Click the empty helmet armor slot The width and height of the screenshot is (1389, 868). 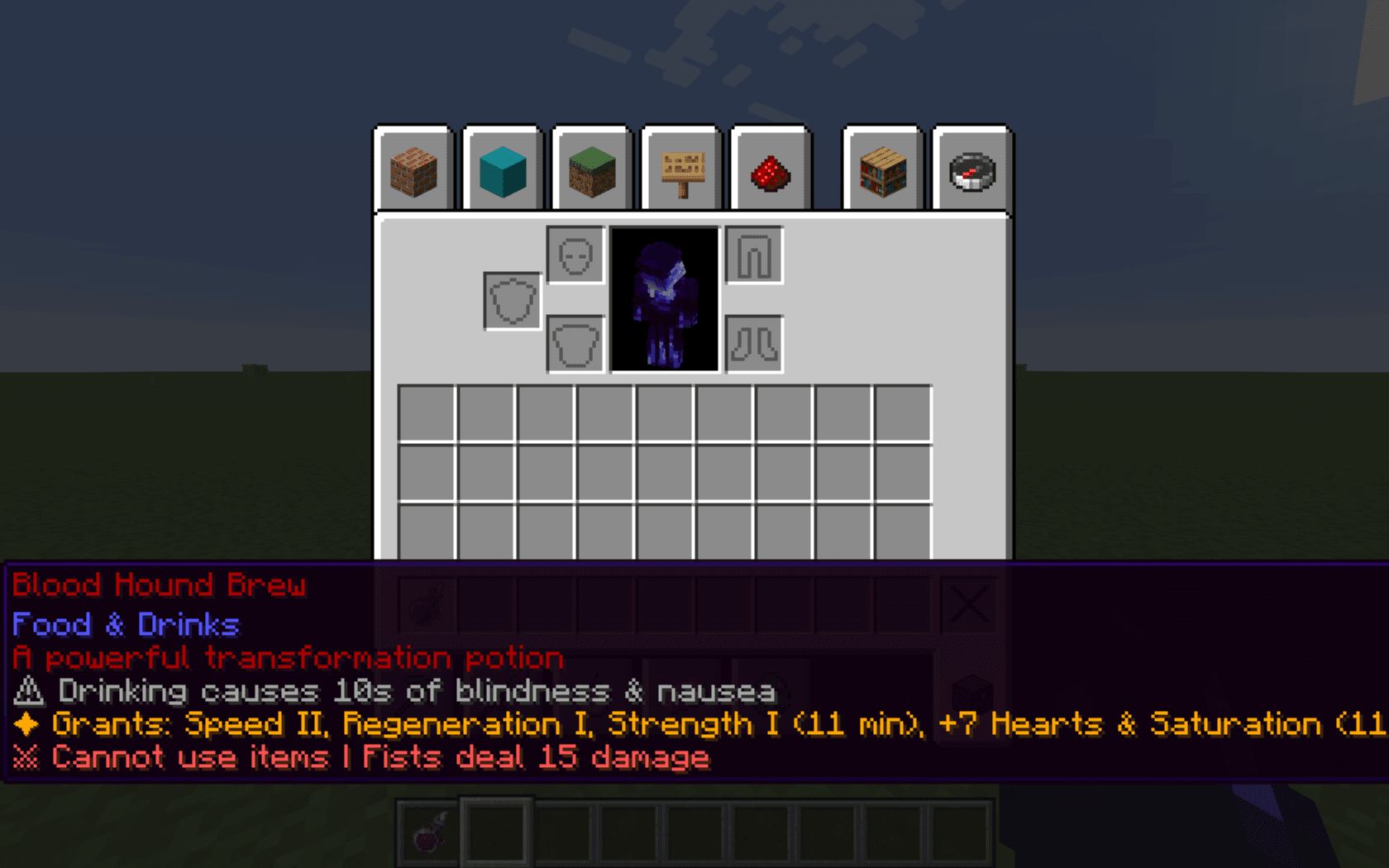tap(575, 255)
